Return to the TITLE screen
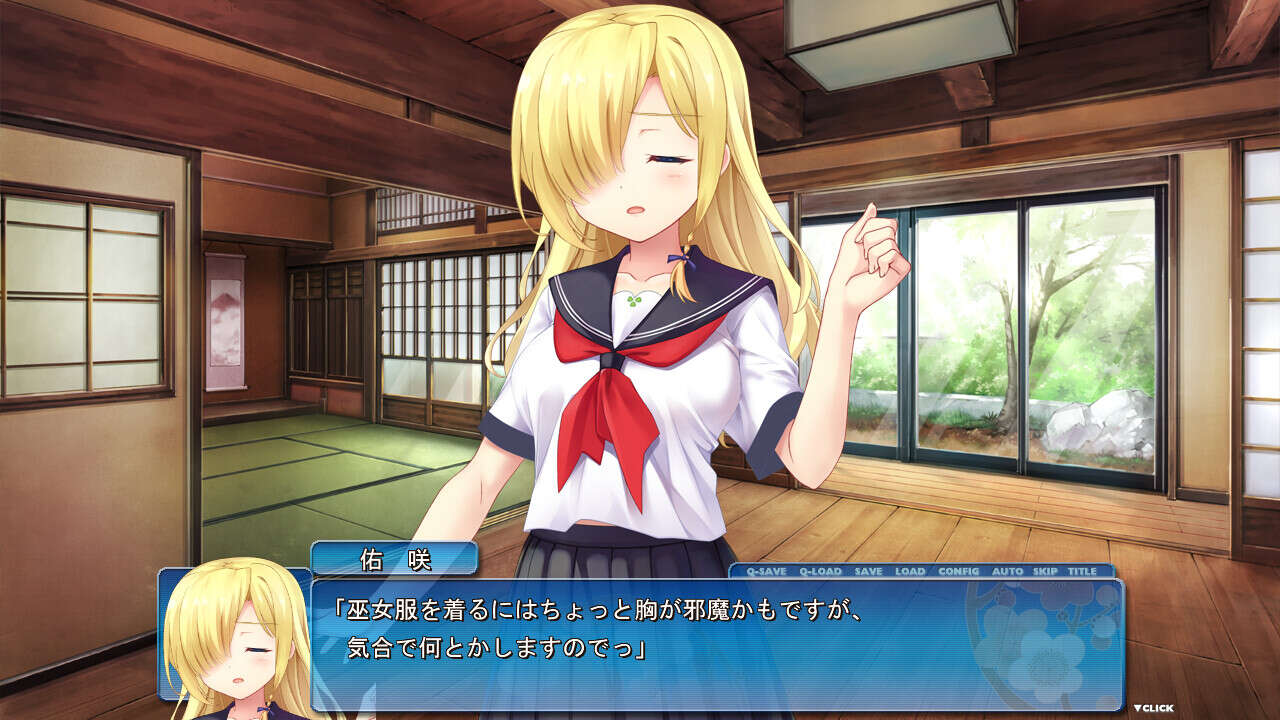1280x720 pixels. (1082, 571)
